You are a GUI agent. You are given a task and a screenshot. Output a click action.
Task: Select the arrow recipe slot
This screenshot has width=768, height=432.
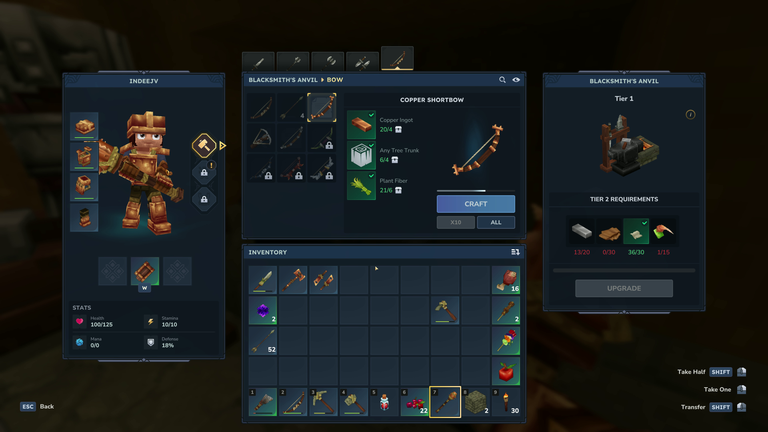292,107
